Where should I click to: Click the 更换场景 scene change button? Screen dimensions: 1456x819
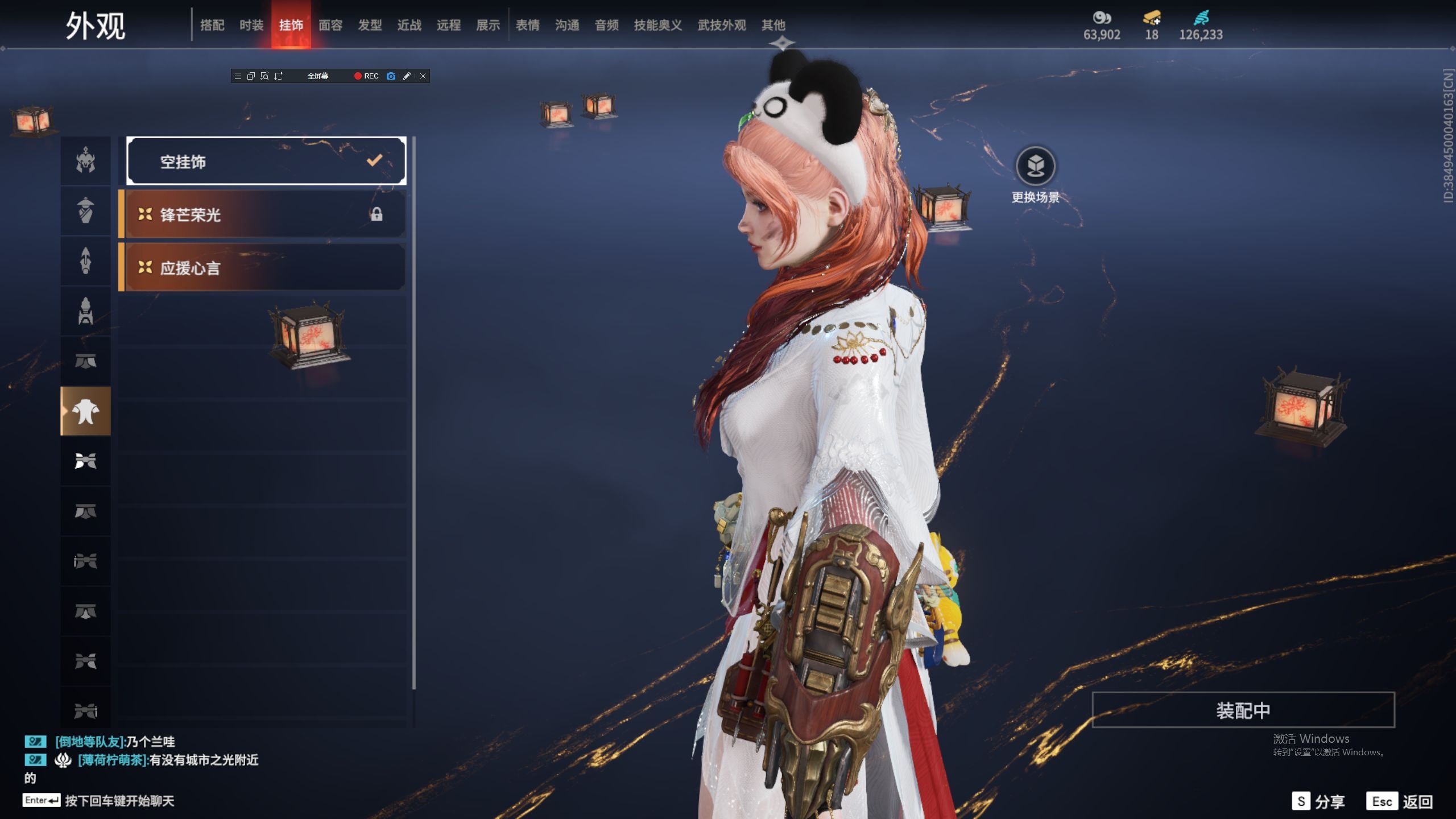pos(1035,167)
